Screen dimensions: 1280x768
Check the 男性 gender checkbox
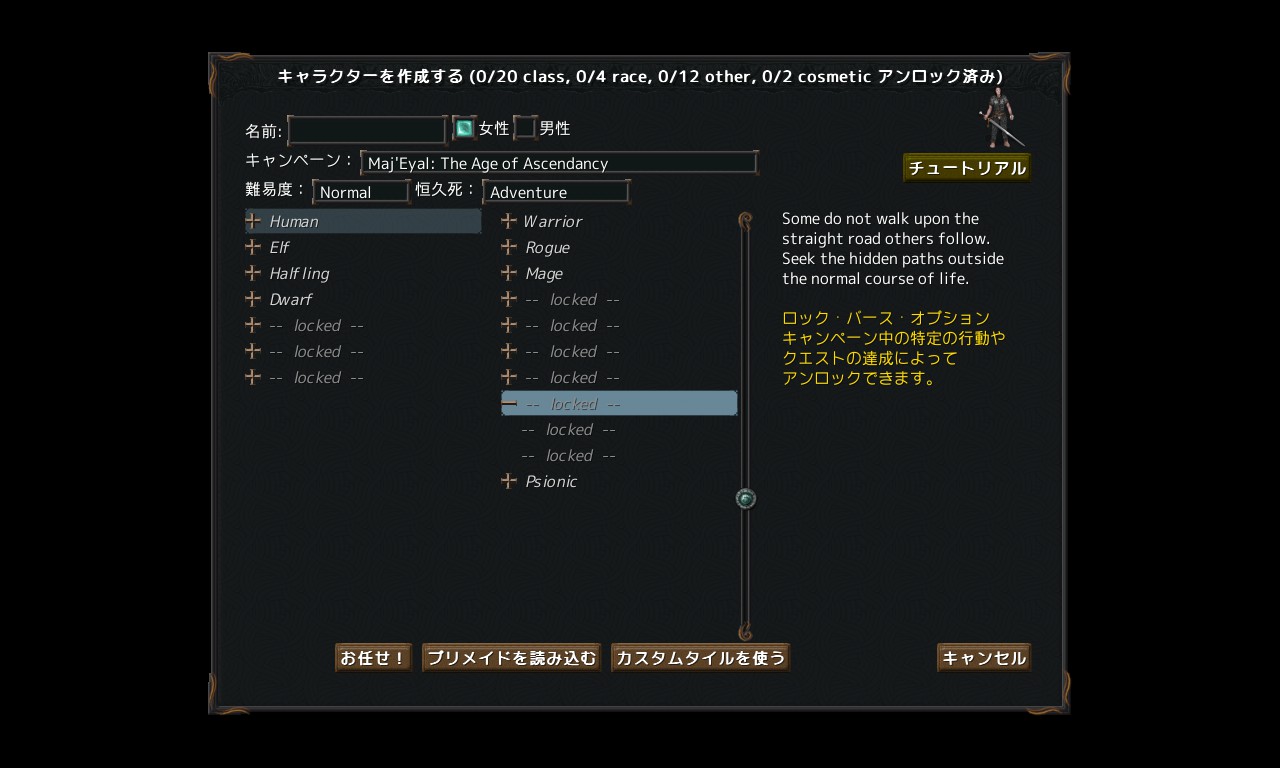[525, 127]
